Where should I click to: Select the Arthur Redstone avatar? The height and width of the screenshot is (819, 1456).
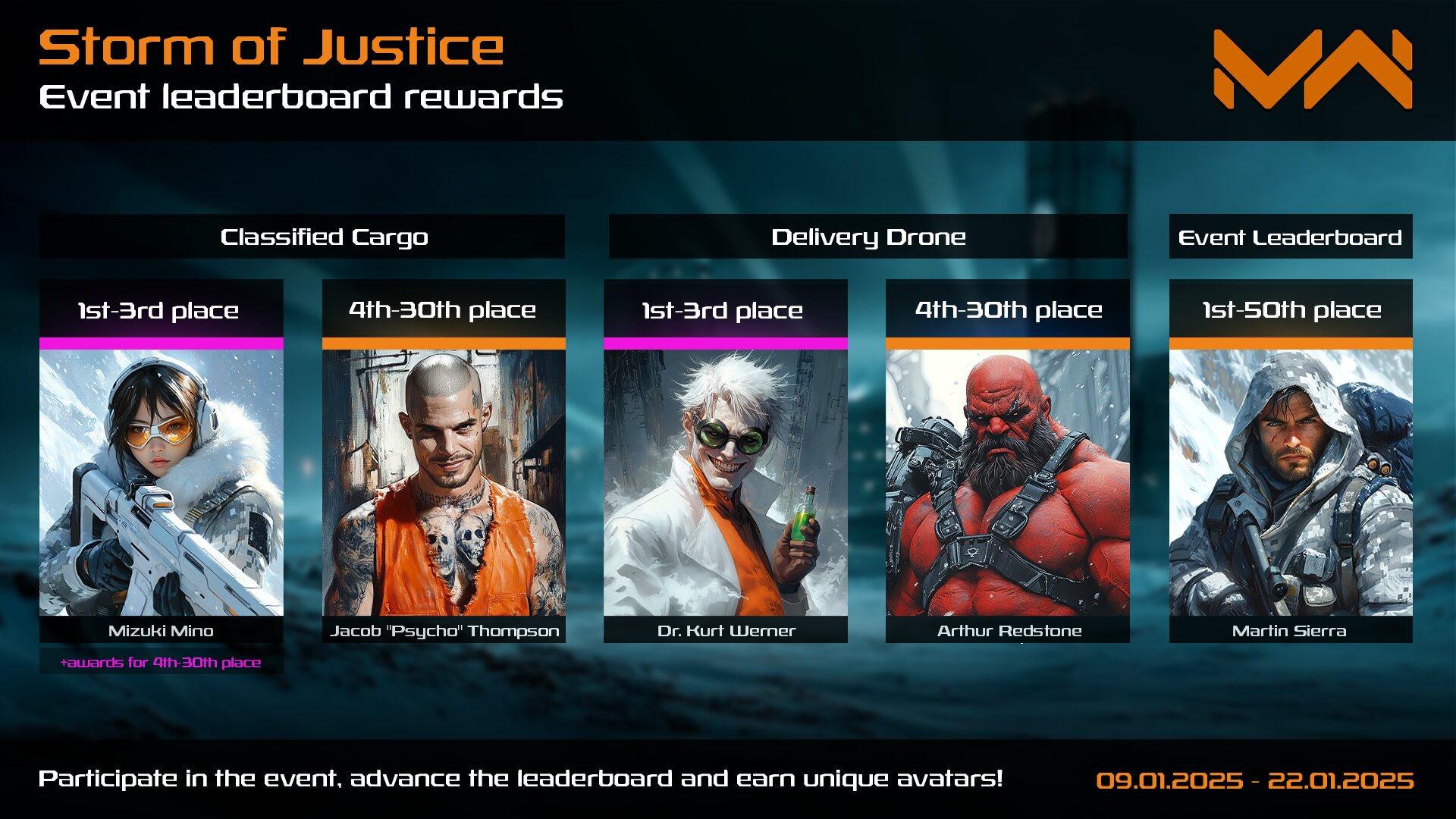point(1007,482)
